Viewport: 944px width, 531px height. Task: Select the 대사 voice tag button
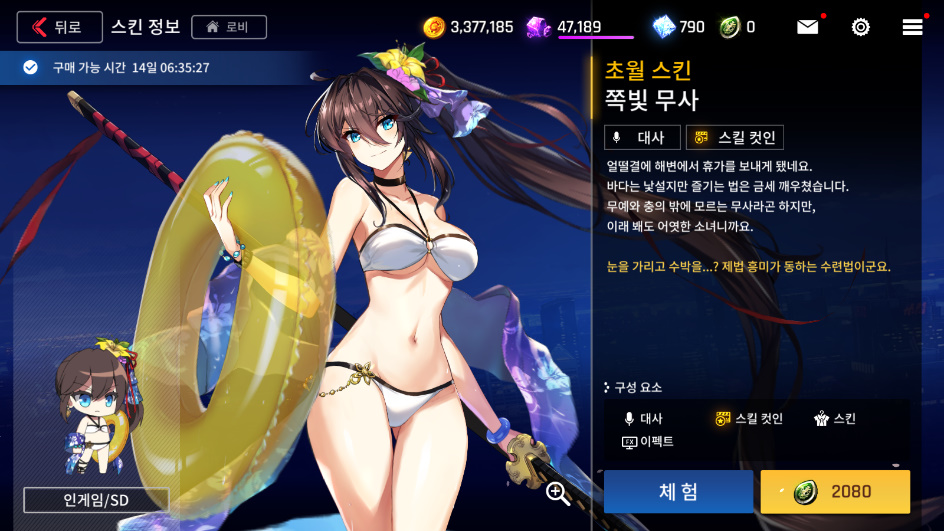click(x=642, y=138)
